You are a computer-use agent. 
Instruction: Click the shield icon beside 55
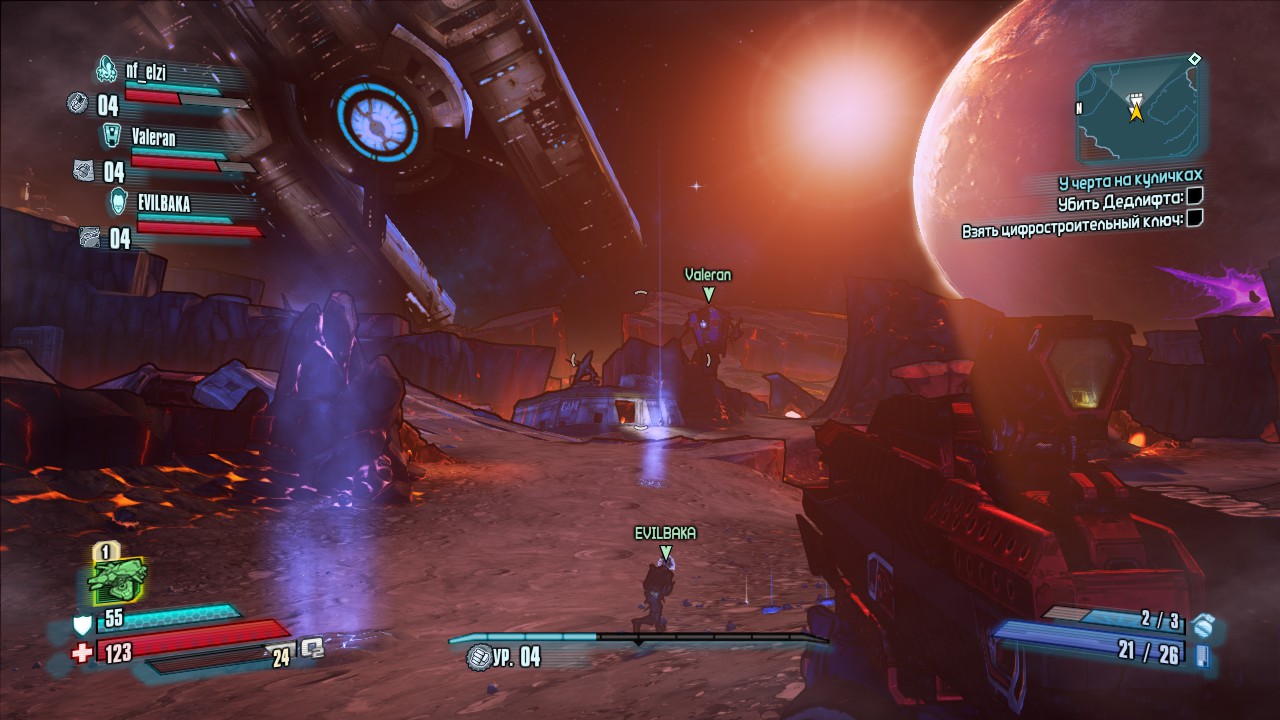[x=83, y=625]
